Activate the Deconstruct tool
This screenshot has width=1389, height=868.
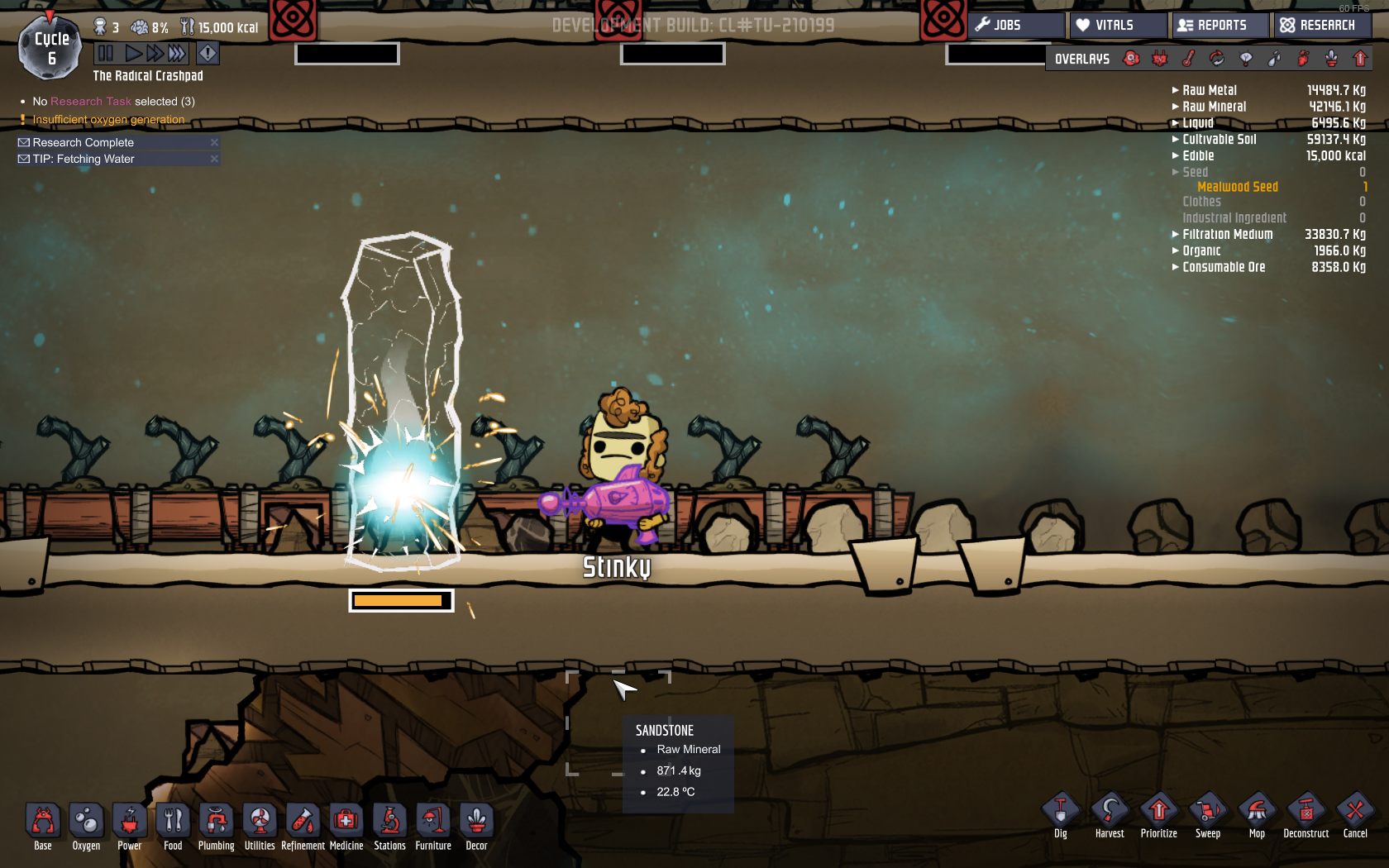point(1305,815)
